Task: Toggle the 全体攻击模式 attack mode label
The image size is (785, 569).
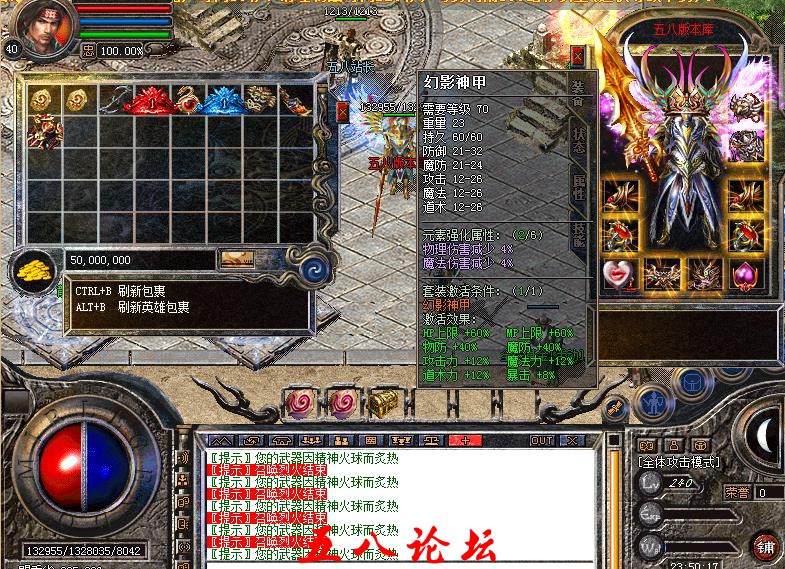Action: tap(678, 463)
